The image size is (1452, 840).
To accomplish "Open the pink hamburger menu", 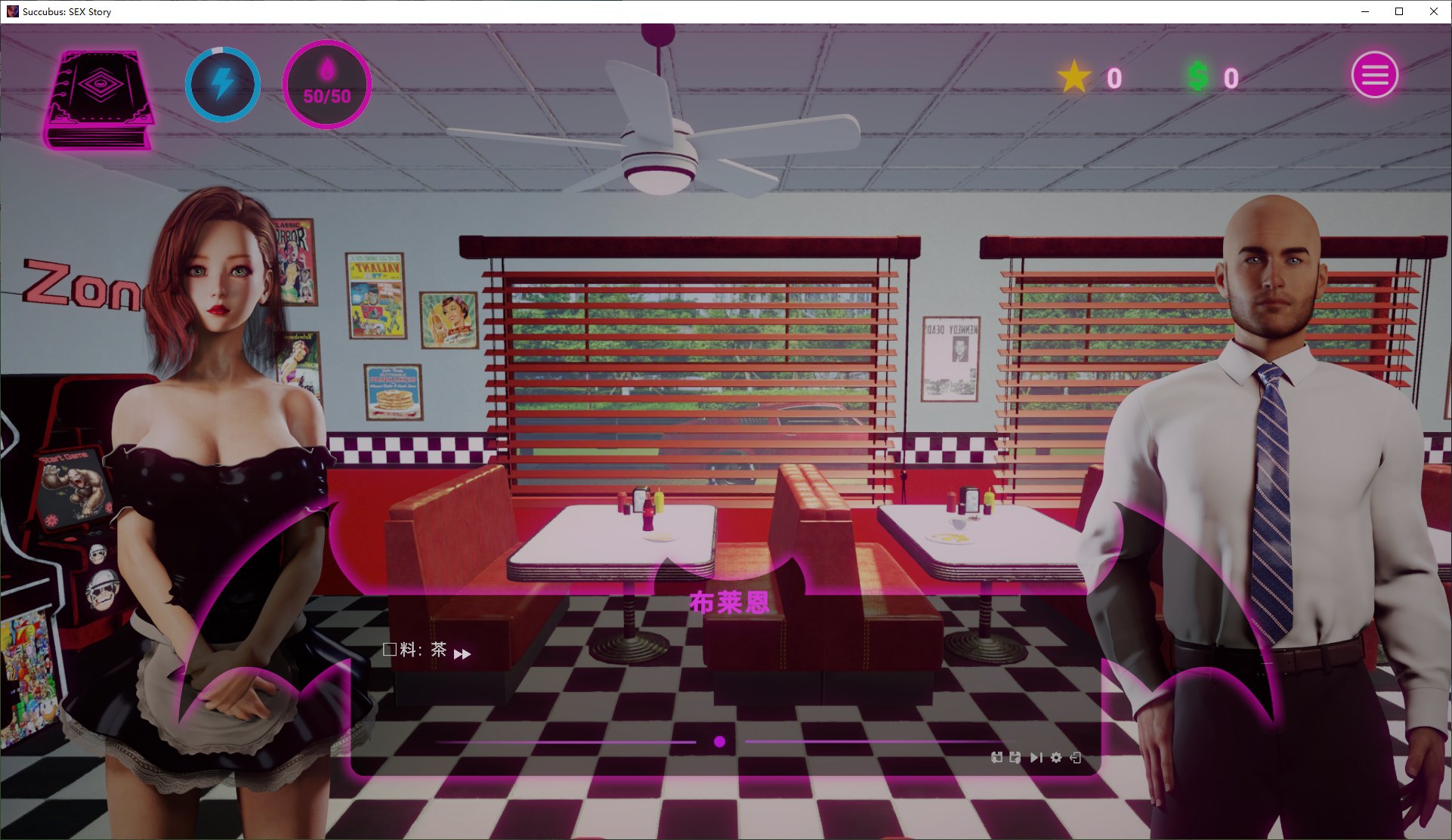I will click(x=1374, y=75).
